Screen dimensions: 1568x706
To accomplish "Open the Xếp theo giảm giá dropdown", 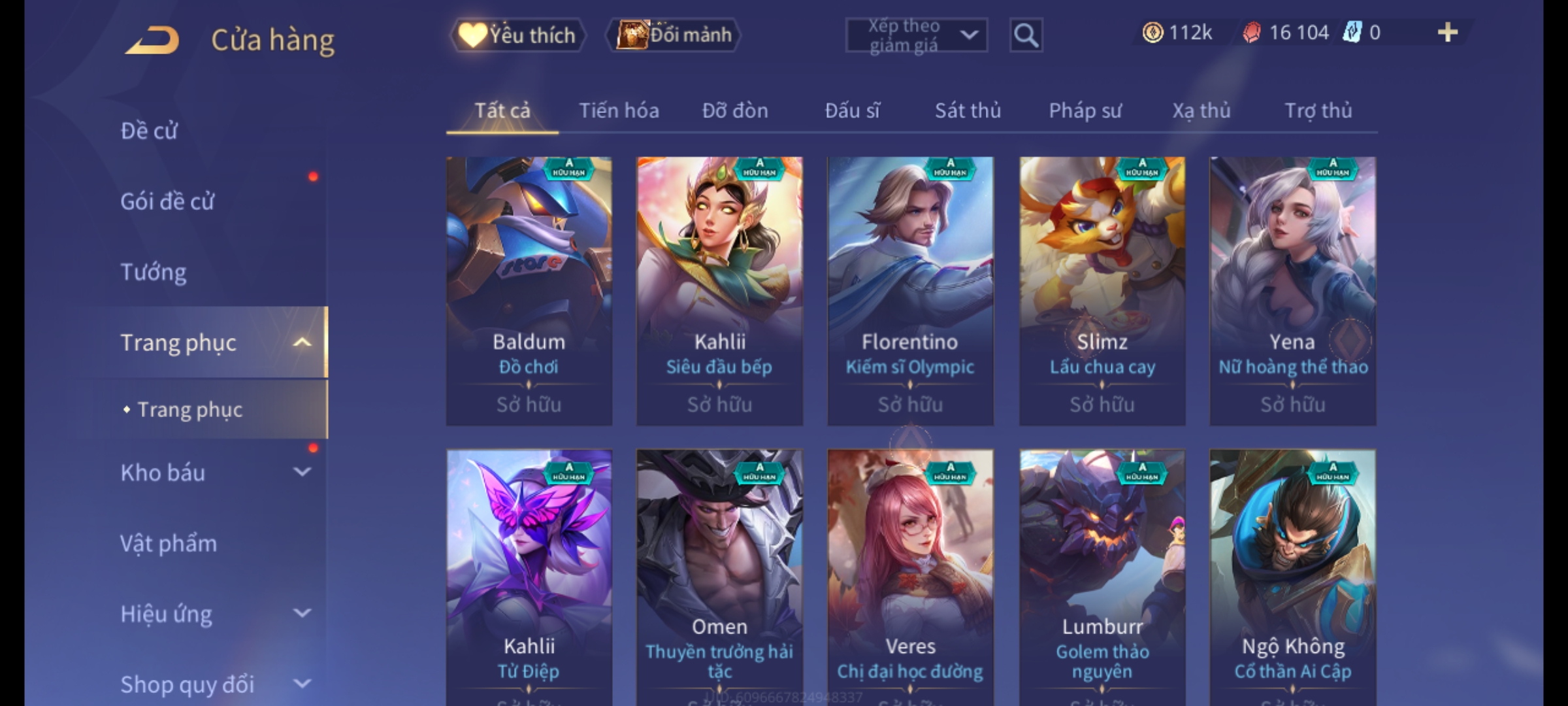I will pos(916,35).
